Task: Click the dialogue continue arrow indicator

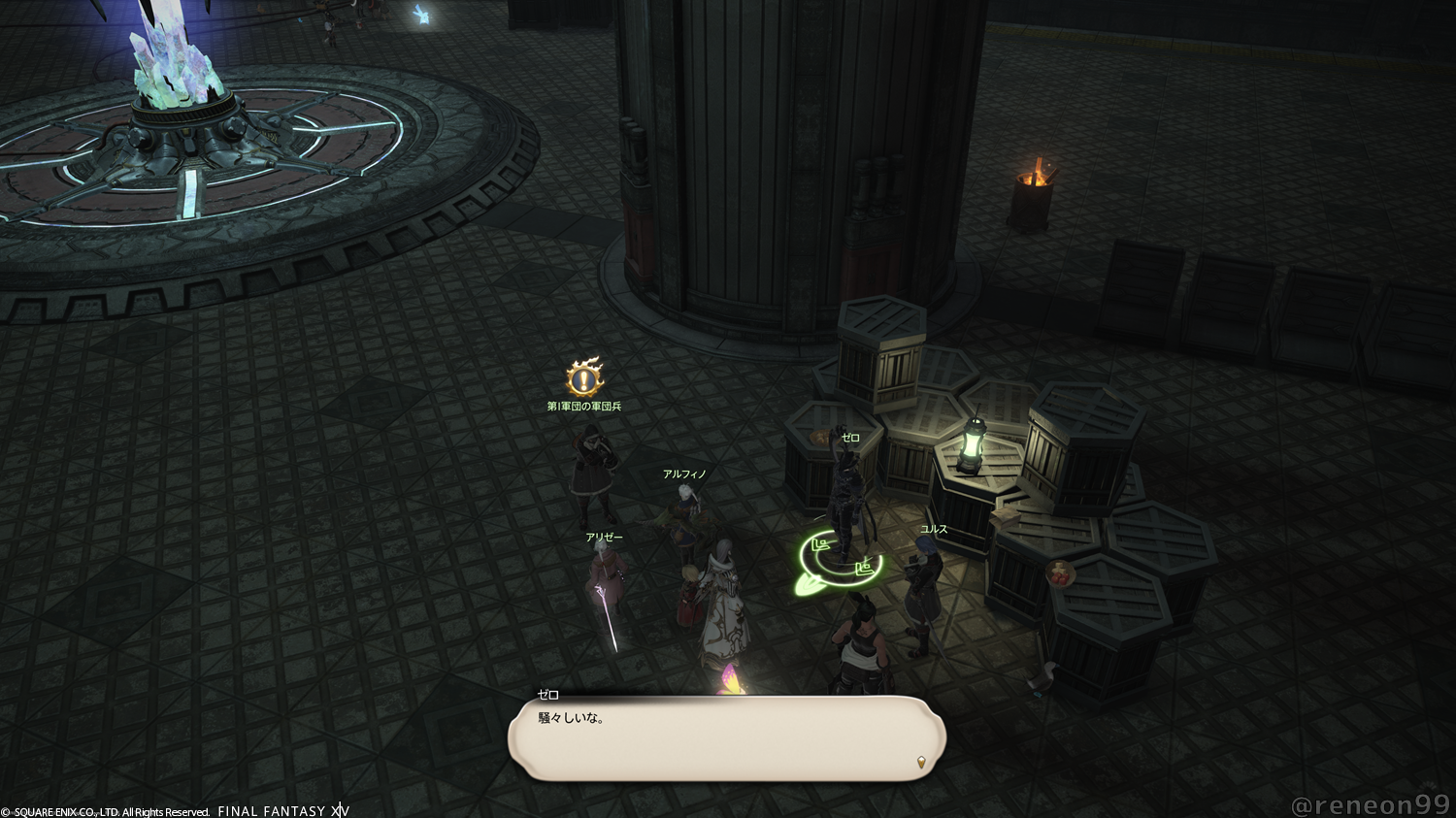Action: [x=921, y=763]
